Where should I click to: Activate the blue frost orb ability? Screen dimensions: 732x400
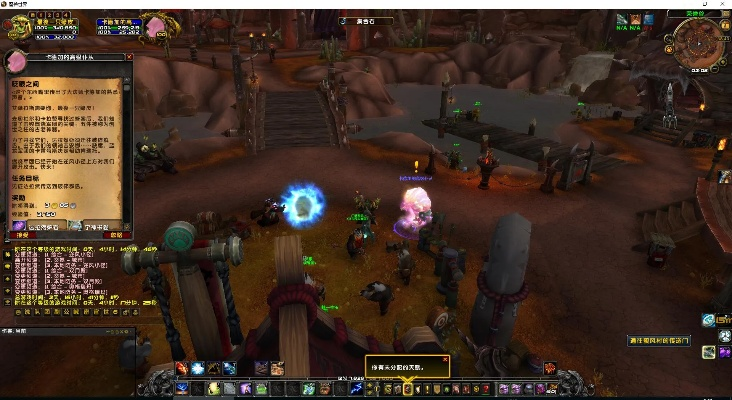pyautogui.click(x=197, y=369)
